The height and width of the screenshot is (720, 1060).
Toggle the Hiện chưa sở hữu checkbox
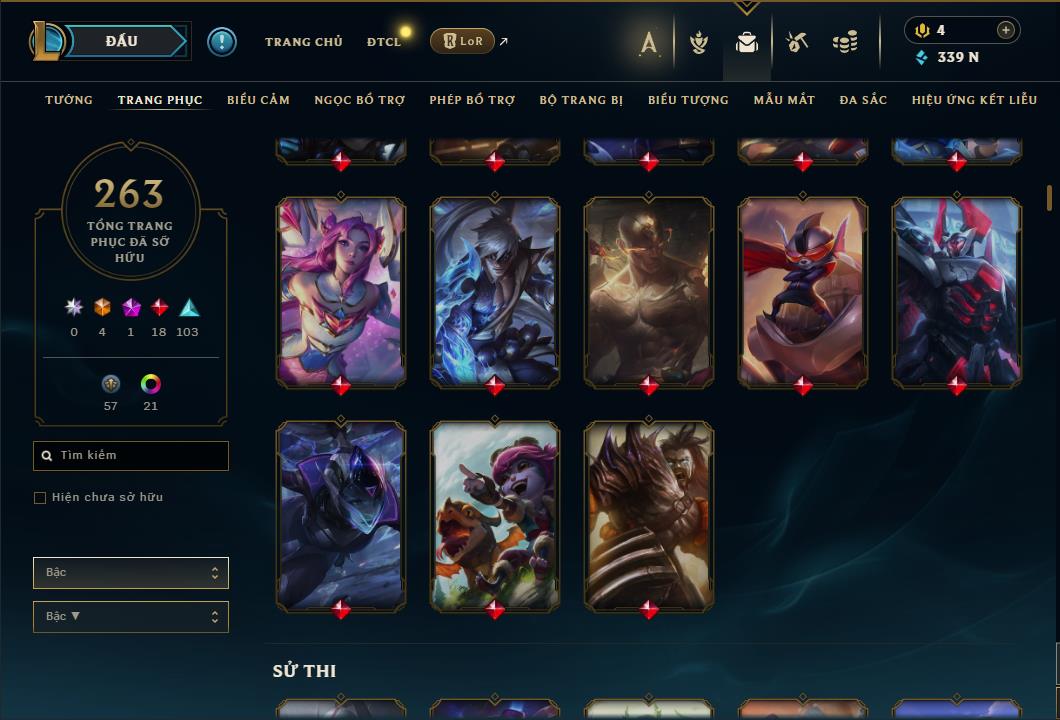[40, 498]
